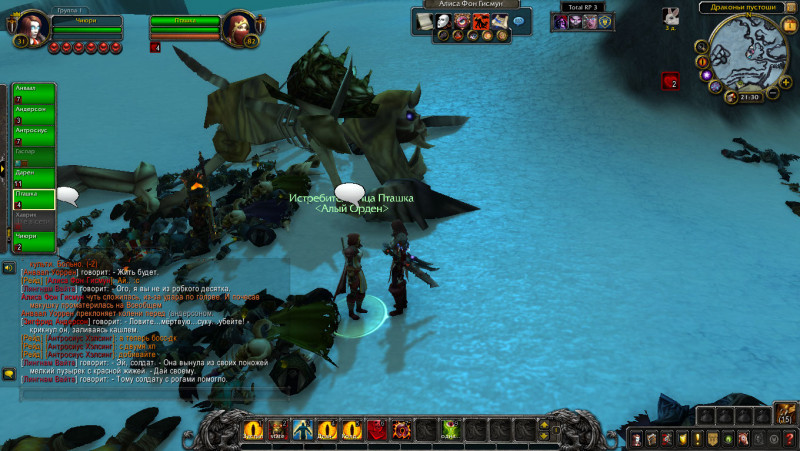Click the Alliance crest icon under Total RP 3
Screen dimensions: 800x451
pos(604,22)
